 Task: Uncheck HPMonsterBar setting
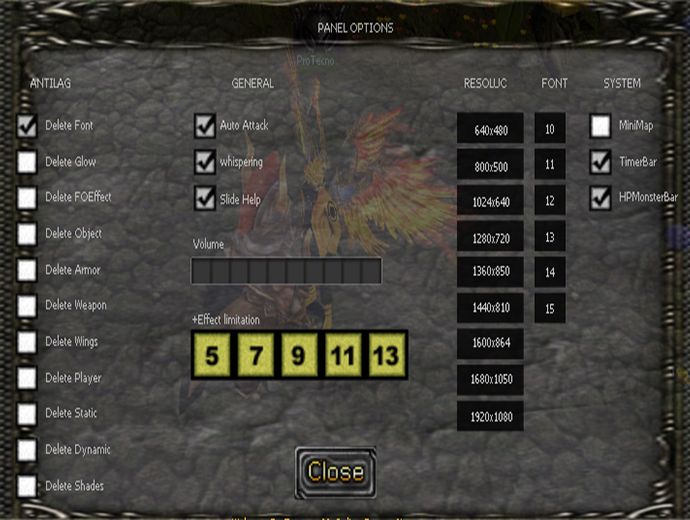(x=600, y=198)
